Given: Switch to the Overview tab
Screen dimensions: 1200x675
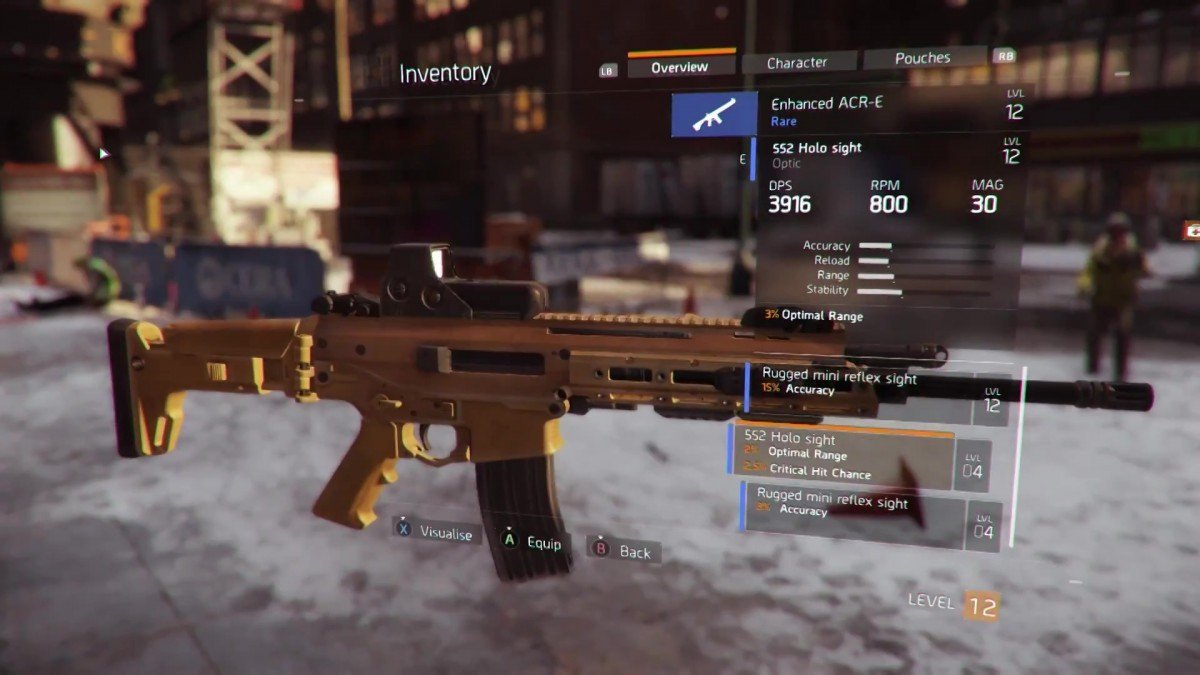Looking at the screenshot, I should [x=680, y=67].
